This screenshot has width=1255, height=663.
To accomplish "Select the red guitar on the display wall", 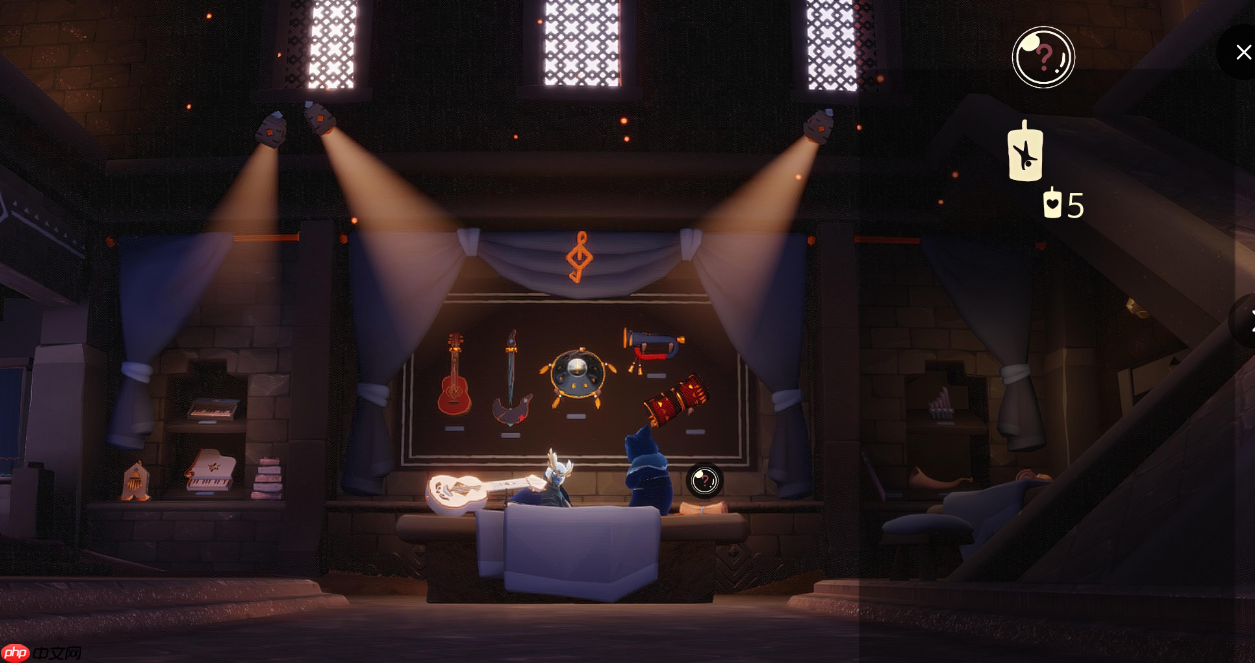I will point(454,375).
